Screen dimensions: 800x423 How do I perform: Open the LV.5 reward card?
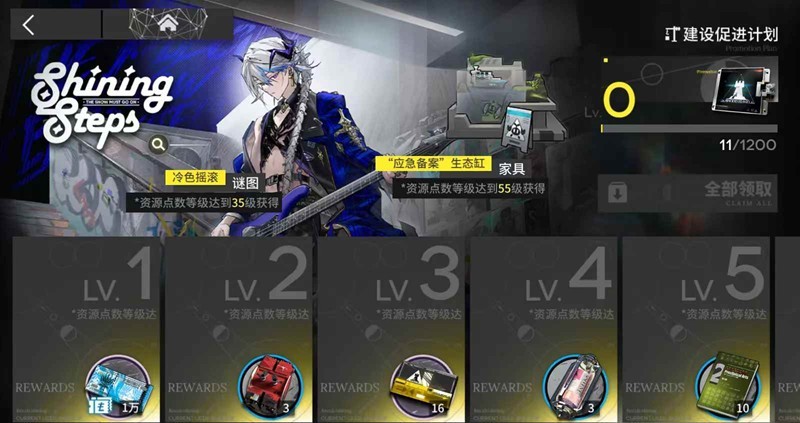698,300
